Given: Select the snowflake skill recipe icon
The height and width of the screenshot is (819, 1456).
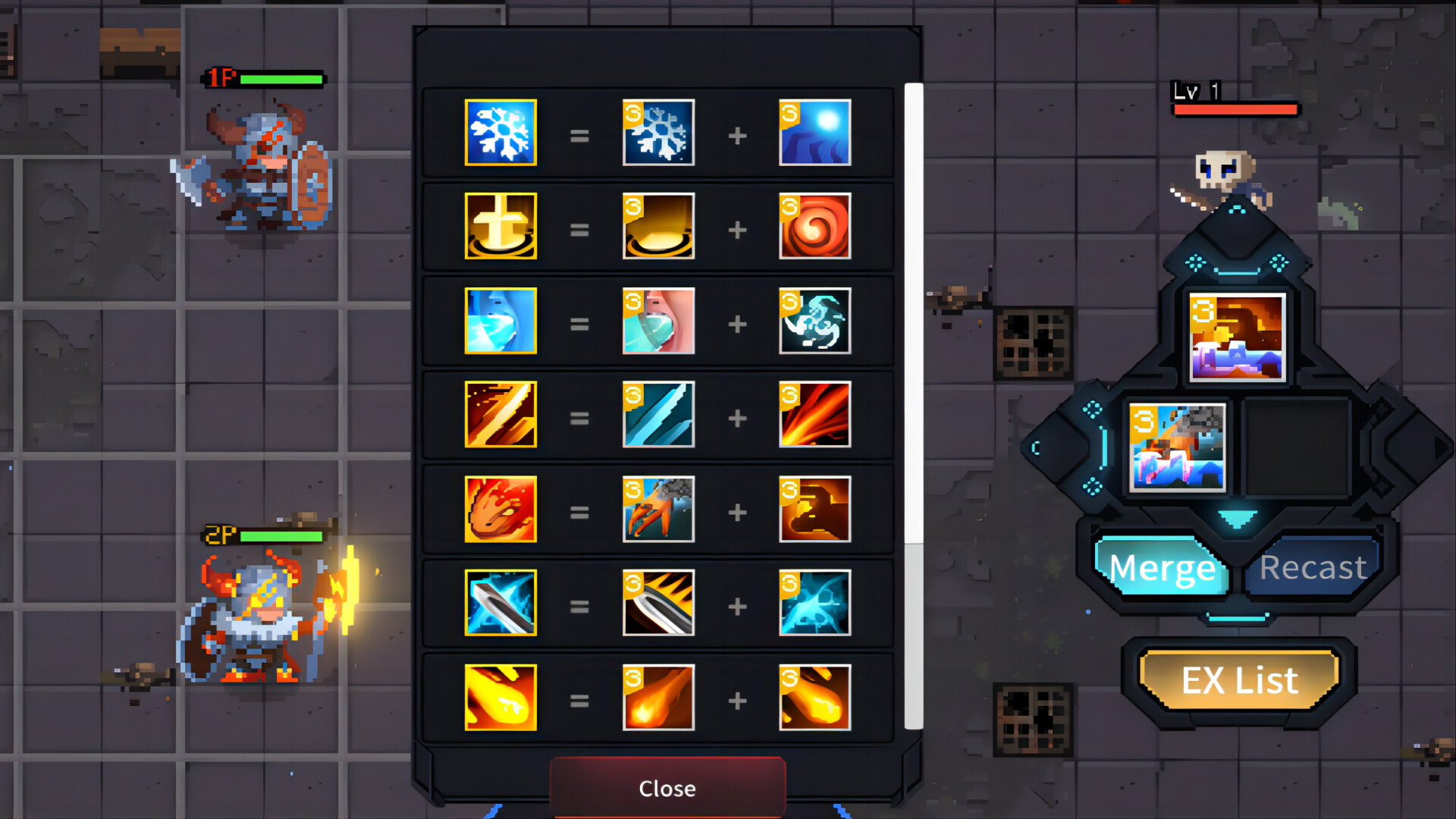Looking at the screenshot, I should 500,133.
